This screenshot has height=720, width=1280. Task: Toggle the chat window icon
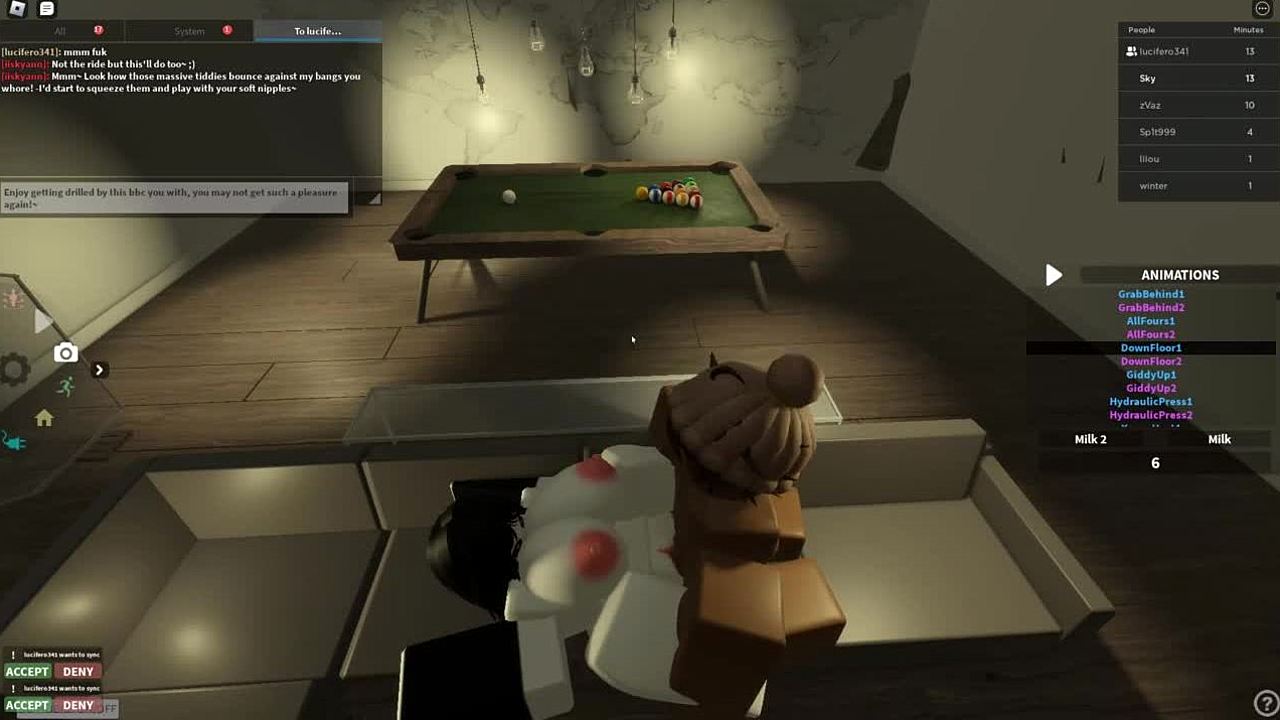(x=46, y=9)
